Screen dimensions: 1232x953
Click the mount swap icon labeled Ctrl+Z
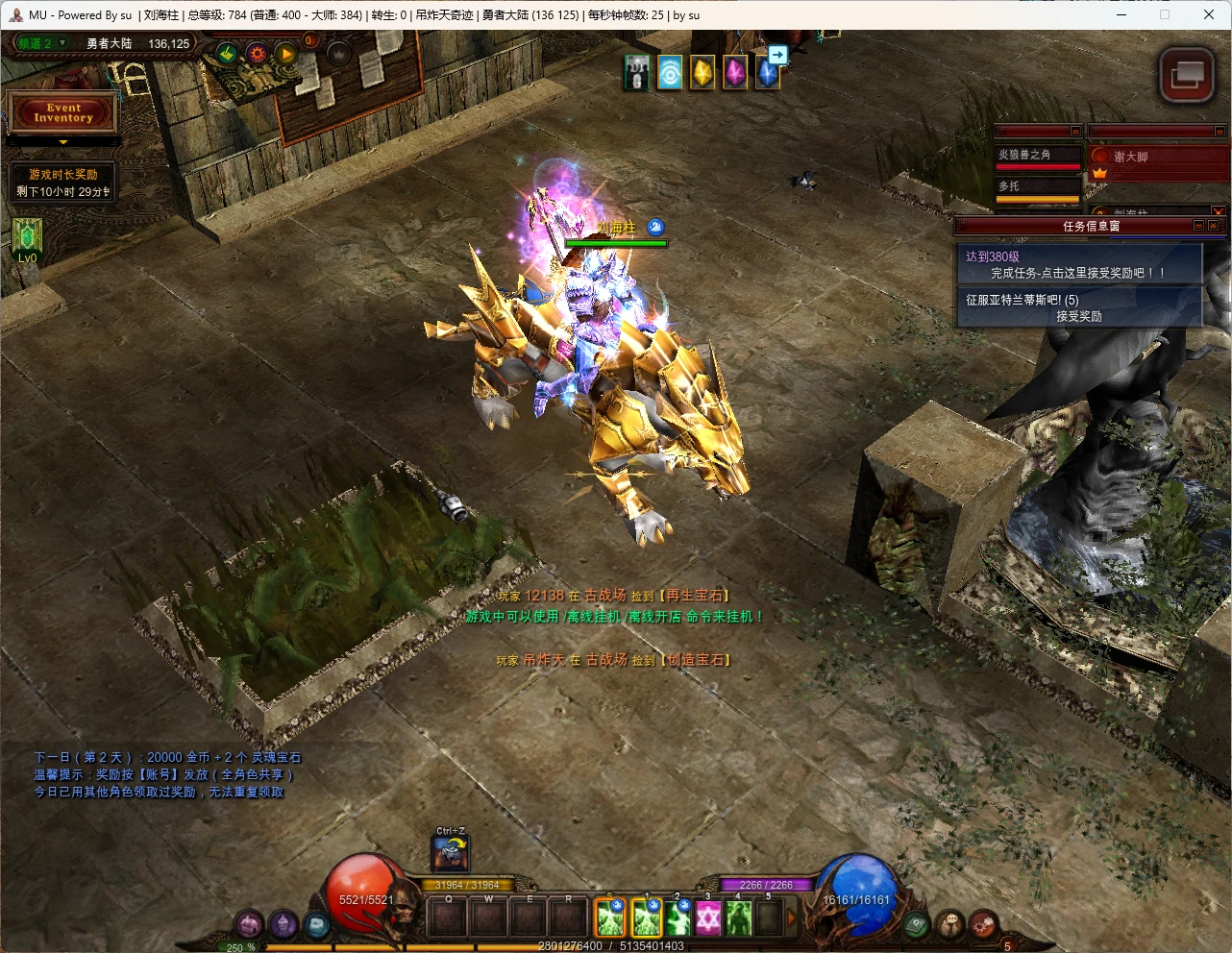(x=451, y=853)
